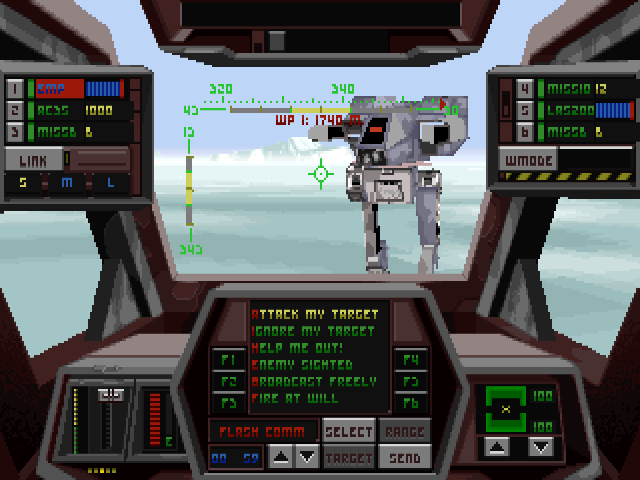
Task: Click the comm panel's up arrow
Action: pyautogui.click(x=283, y=457)
